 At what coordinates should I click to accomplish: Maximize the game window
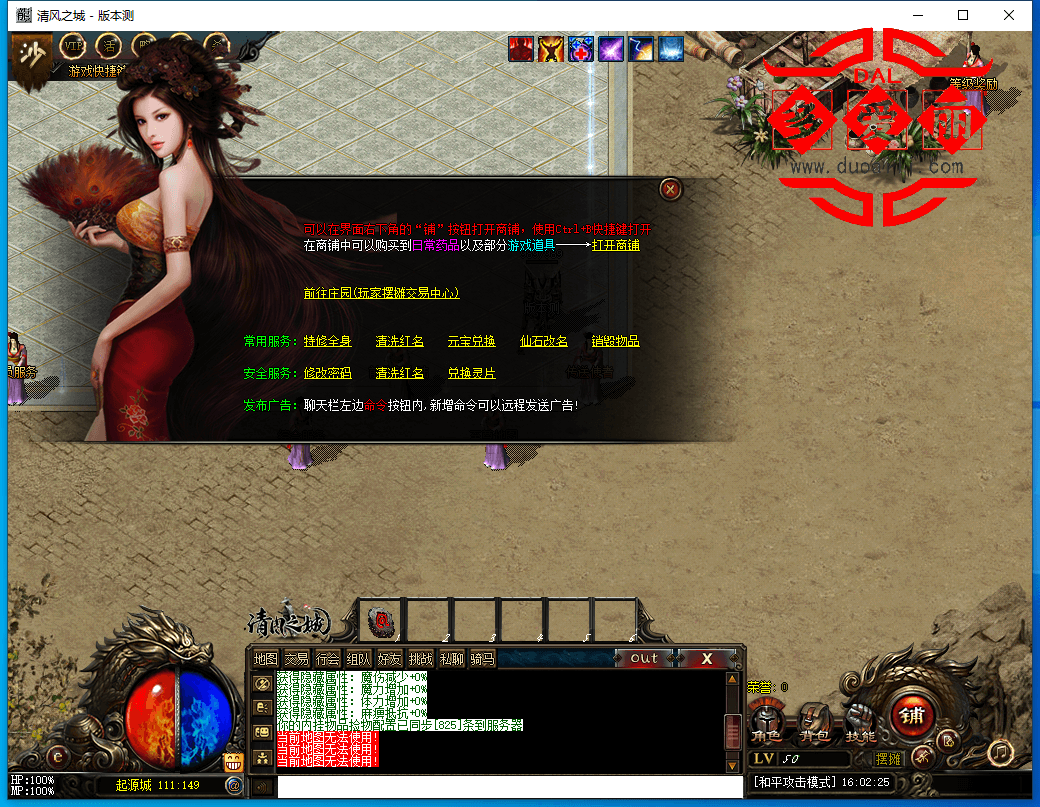coord(963,15)
